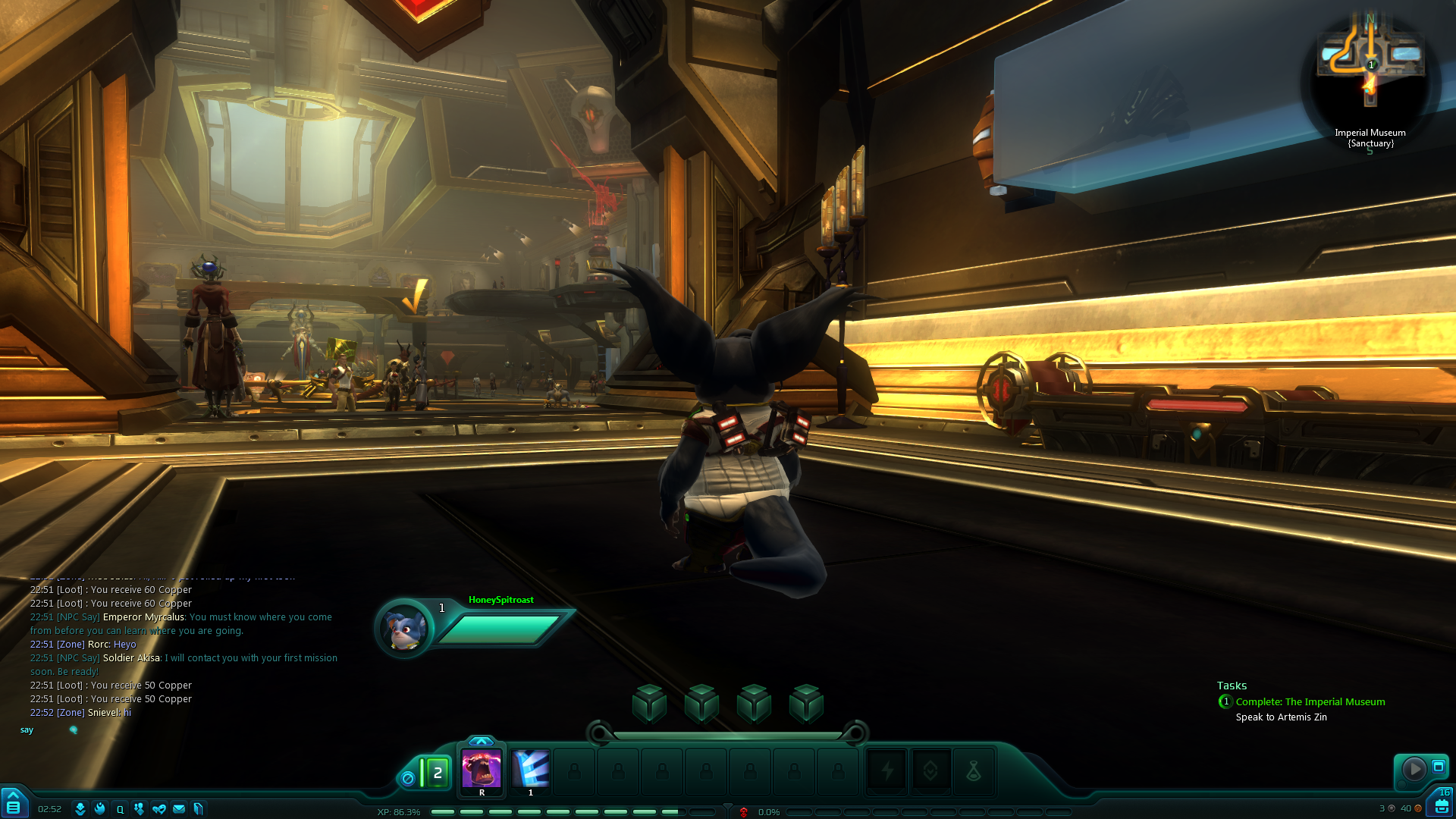This screenshot has height=819, width=1456.
Task: Open the Imperial Museum minimap
Action: pos(1370,68)
